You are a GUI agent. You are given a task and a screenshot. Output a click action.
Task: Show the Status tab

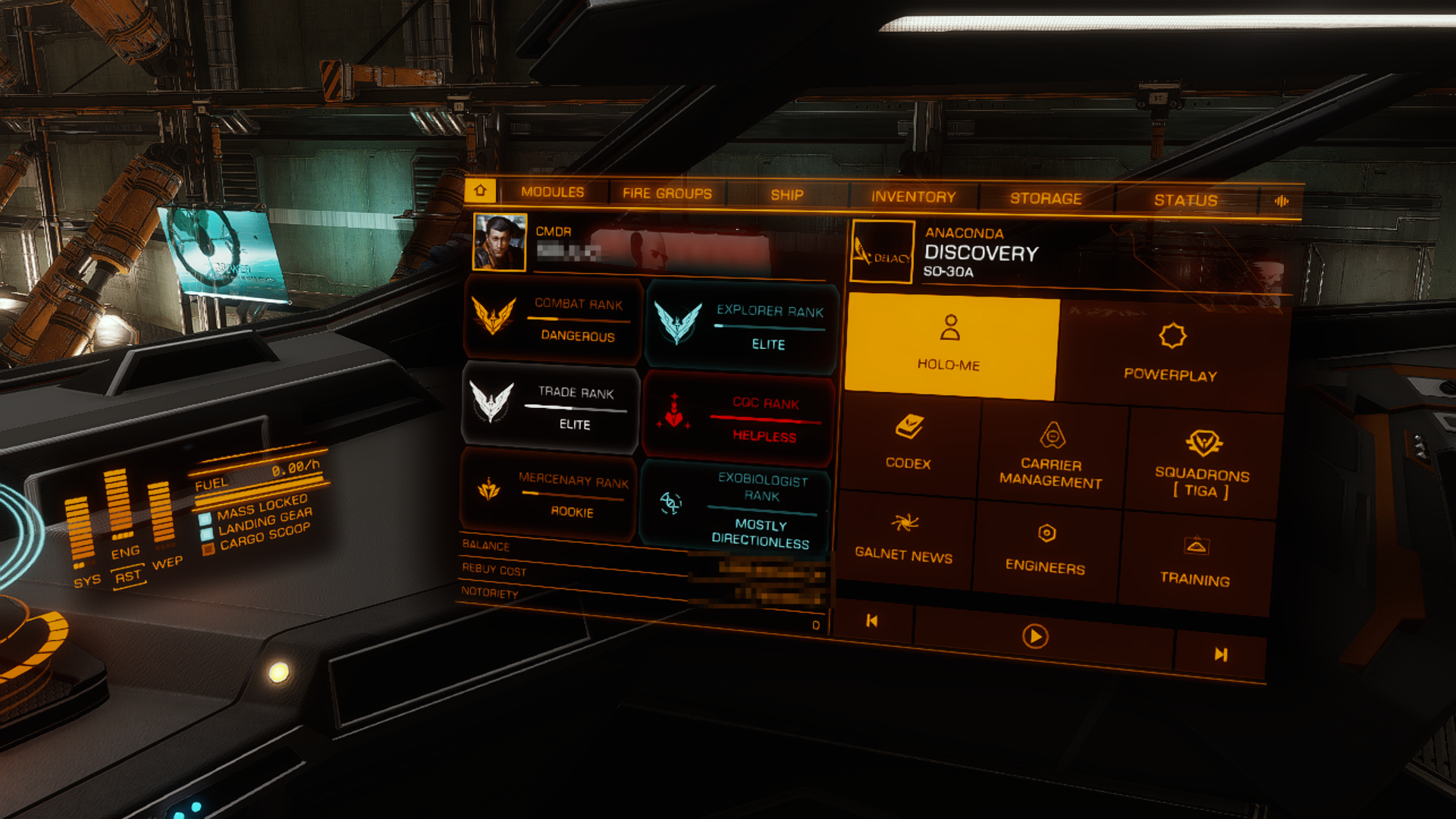pos(1185,200)
